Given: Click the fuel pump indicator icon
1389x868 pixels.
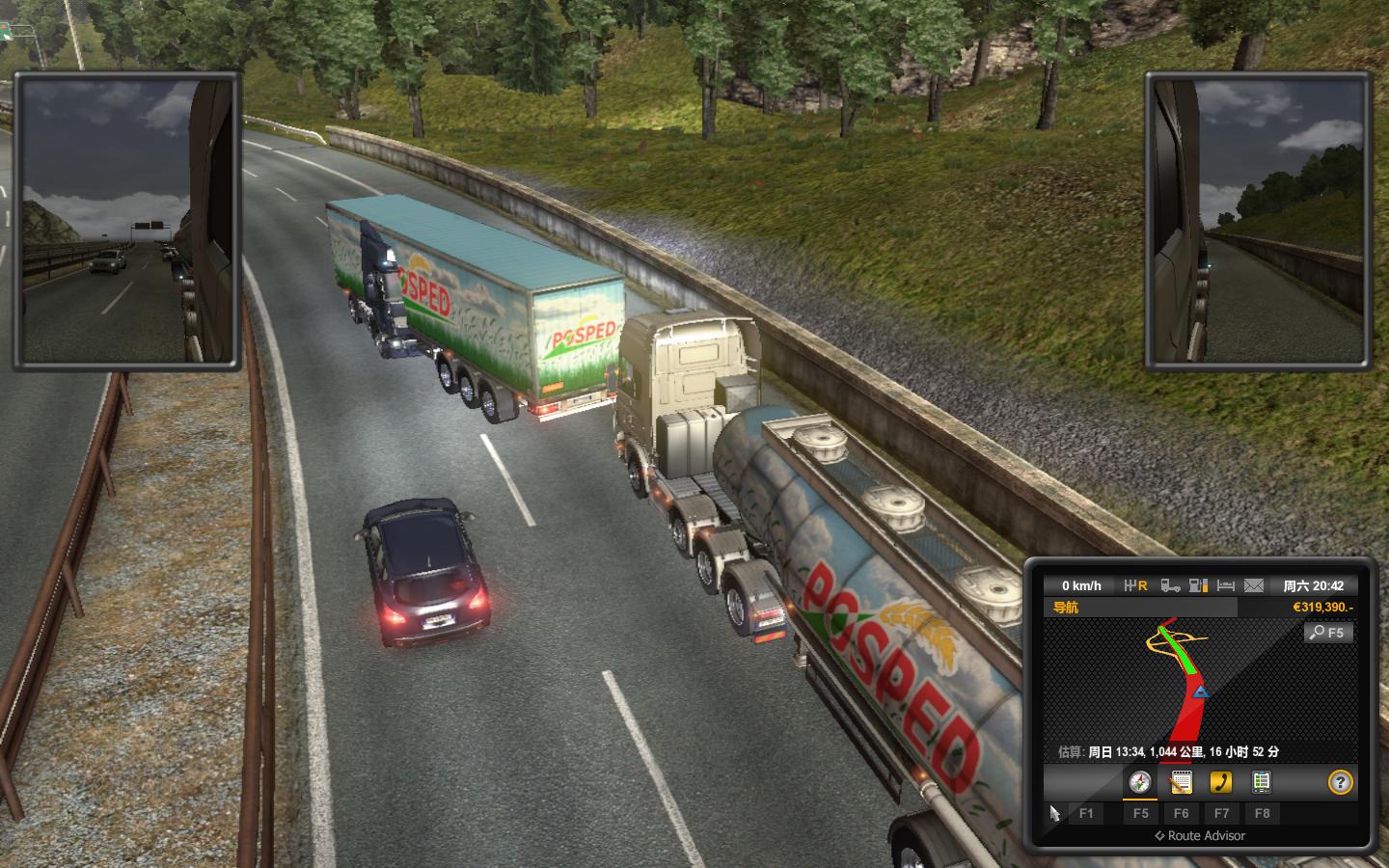Looking at the screenshot, I should point(1198,585).
